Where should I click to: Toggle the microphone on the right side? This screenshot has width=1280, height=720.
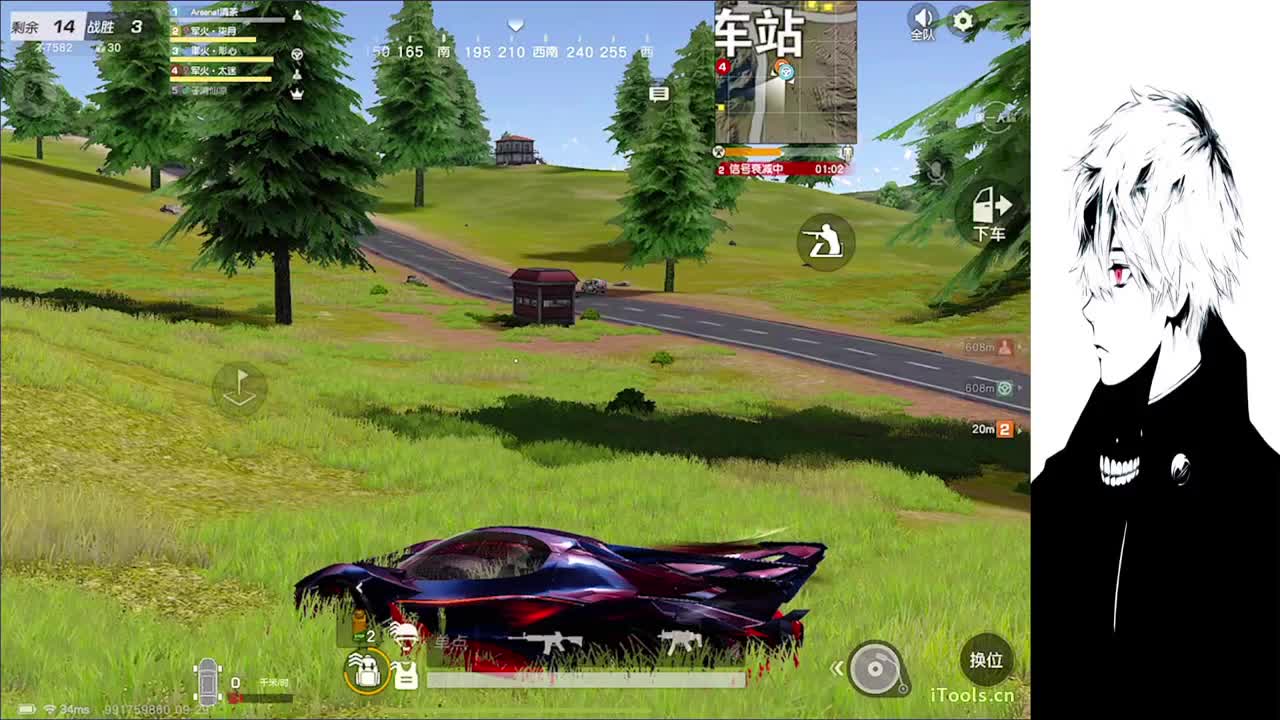(x=936, y=172)
